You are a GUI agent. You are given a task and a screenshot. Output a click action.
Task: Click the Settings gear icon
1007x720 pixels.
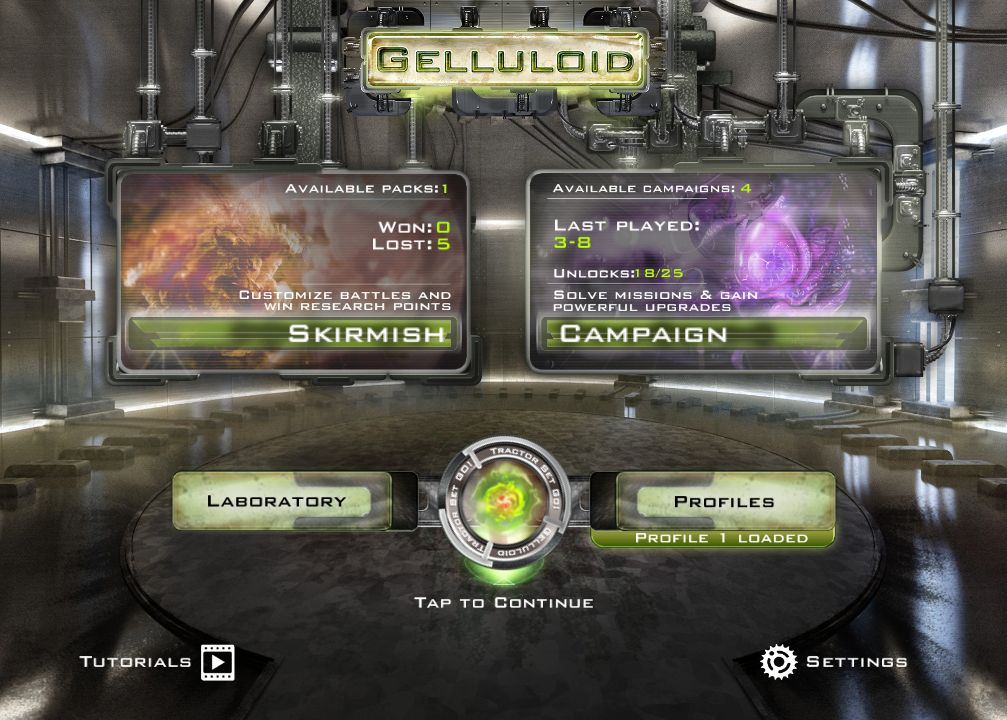click(x=778, y=662)
